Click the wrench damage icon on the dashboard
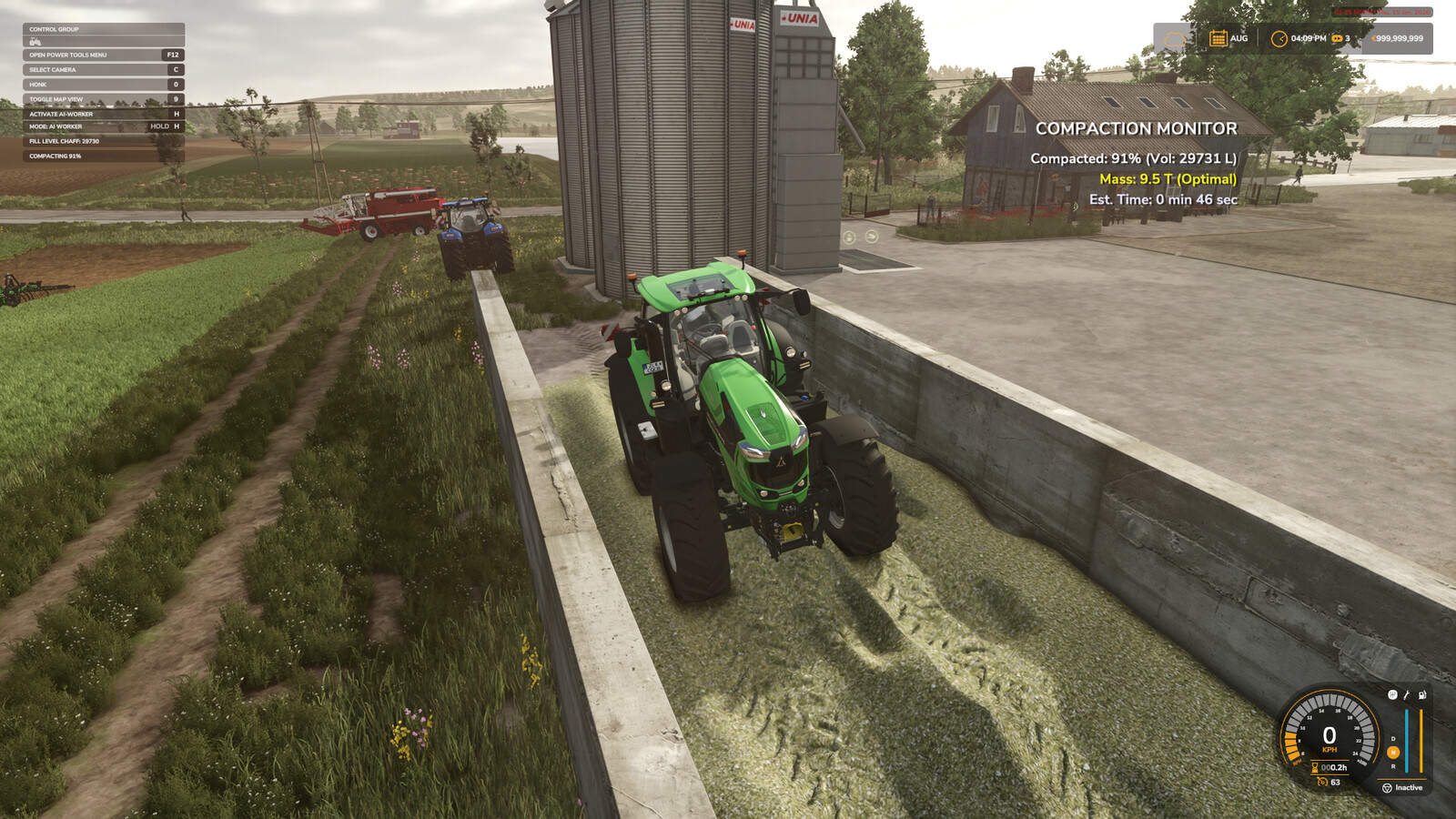 [x=1406, y=695]
